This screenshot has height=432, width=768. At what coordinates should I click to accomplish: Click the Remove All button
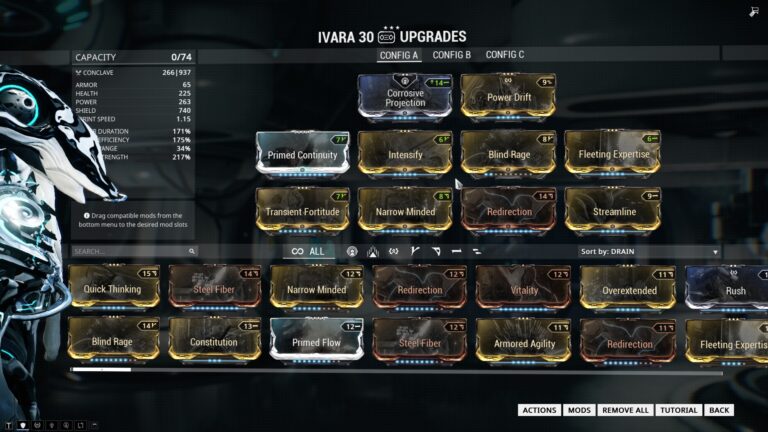(x=625, y=410)
